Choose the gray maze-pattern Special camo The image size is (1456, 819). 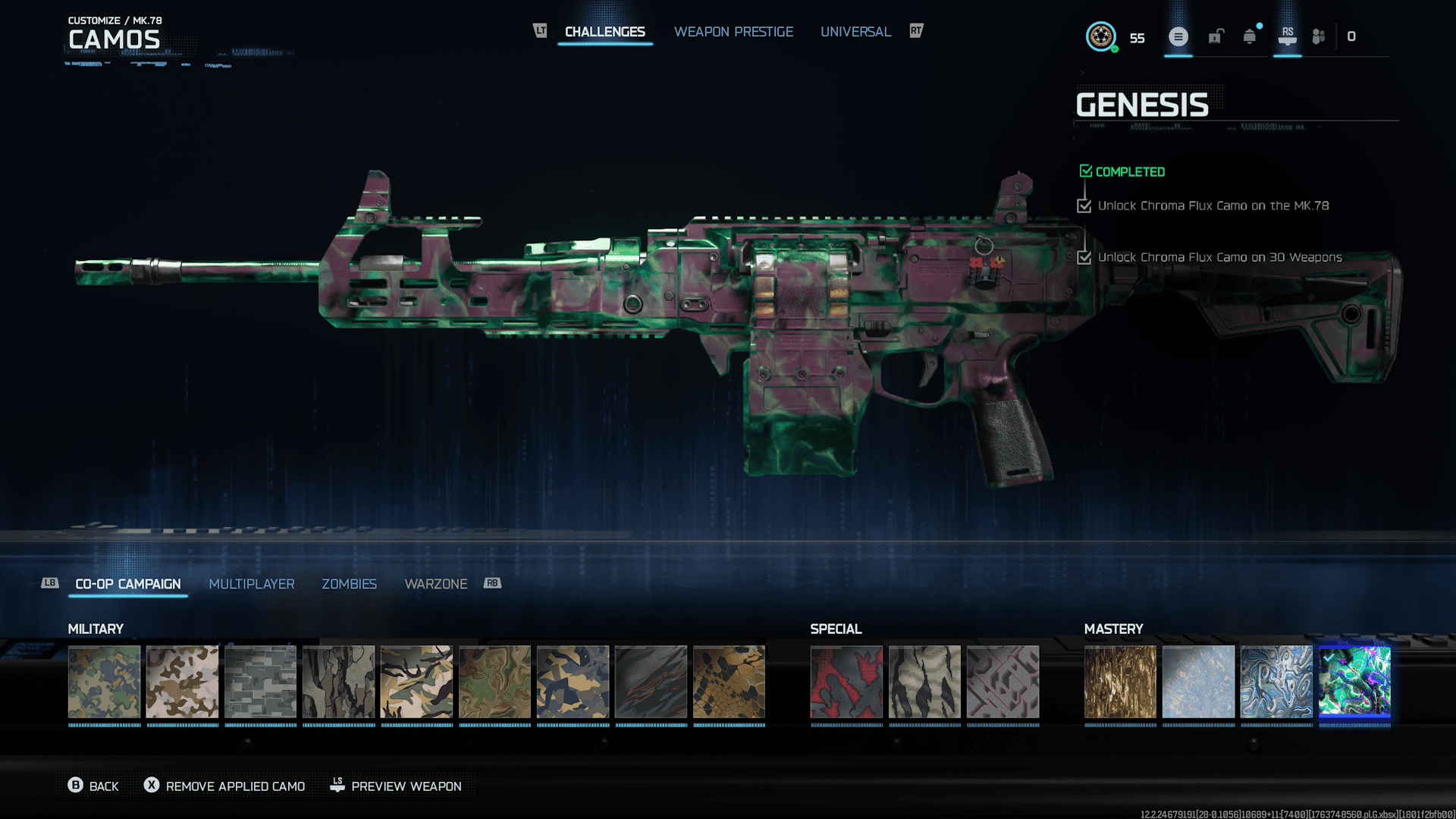[x=1002, y=681]
